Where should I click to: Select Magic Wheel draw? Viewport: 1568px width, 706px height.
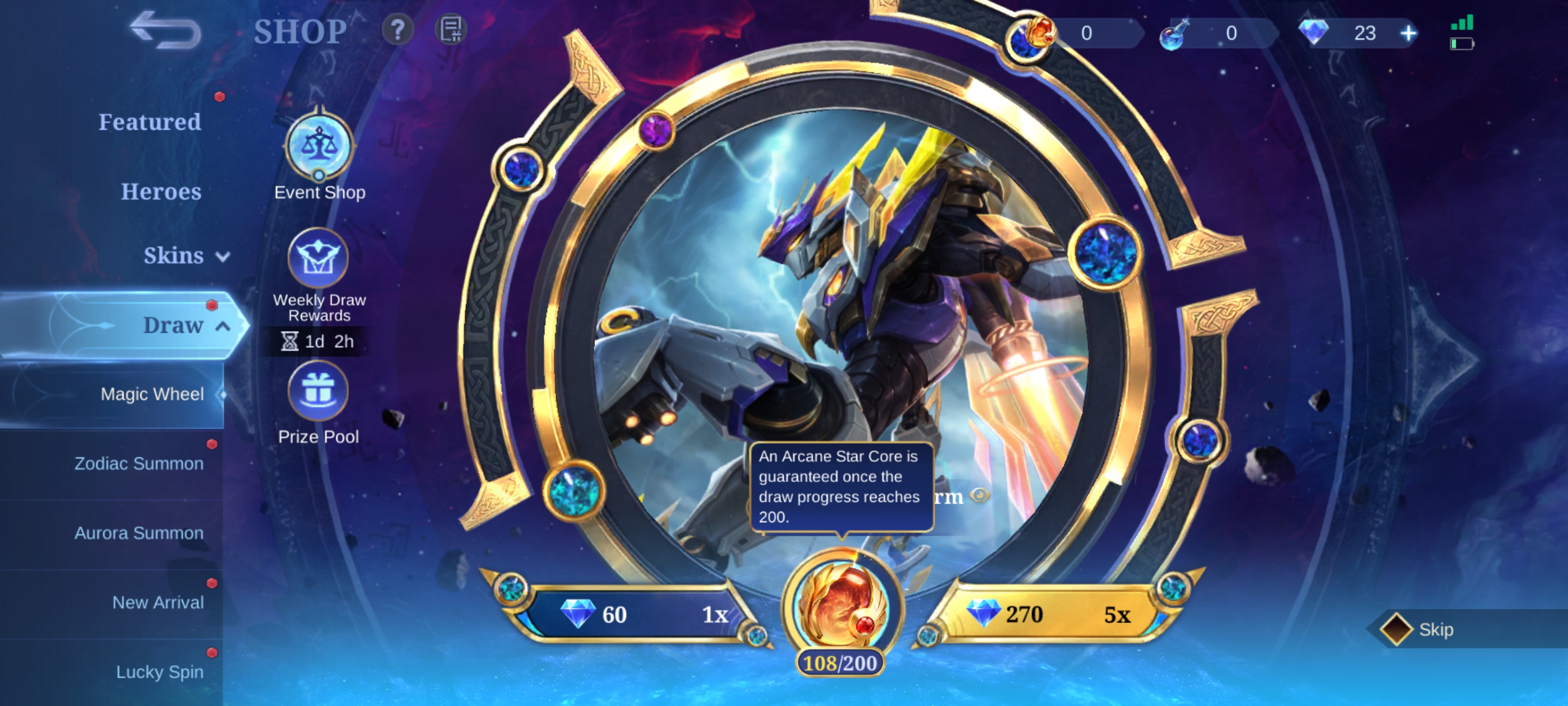pos(152,394)
